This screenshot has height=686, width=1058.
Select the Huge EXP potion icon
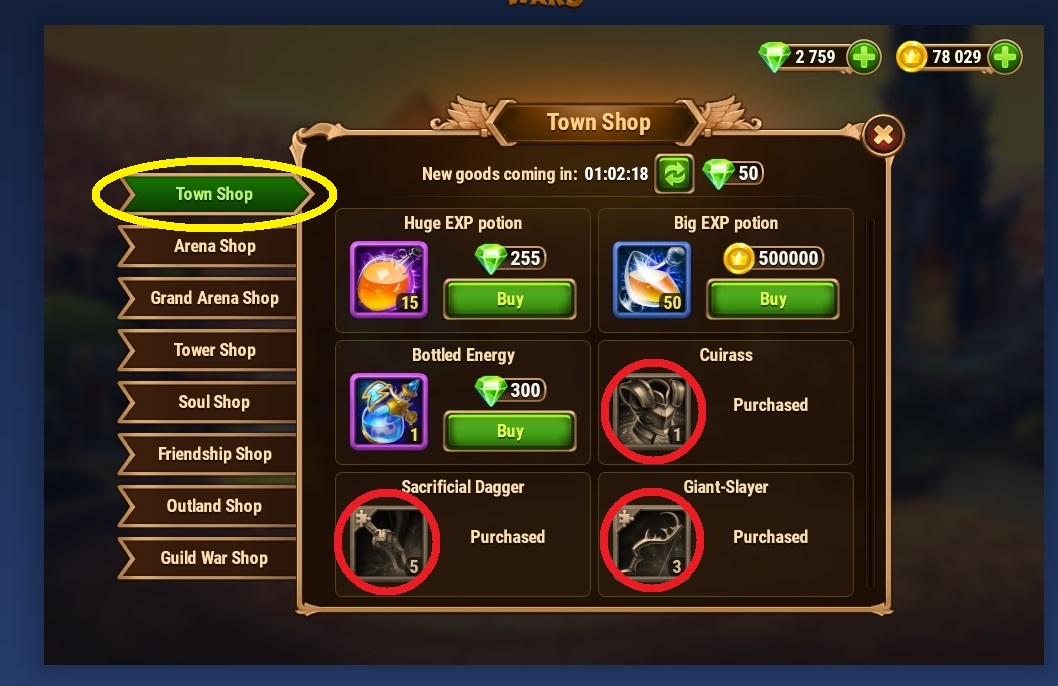388,279
